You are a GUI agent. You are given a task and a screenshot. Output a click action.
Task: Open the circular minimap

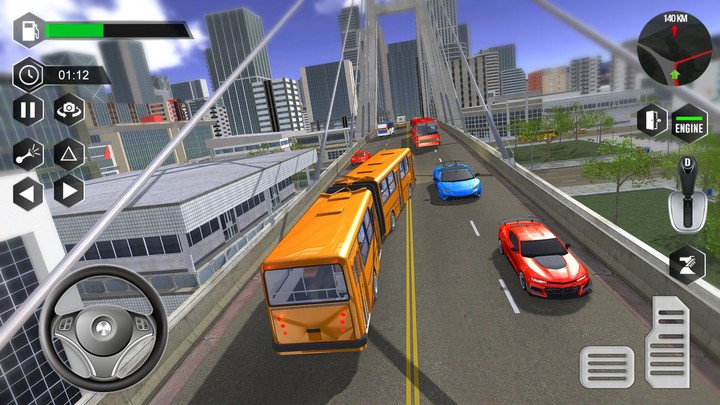(674, 48)
